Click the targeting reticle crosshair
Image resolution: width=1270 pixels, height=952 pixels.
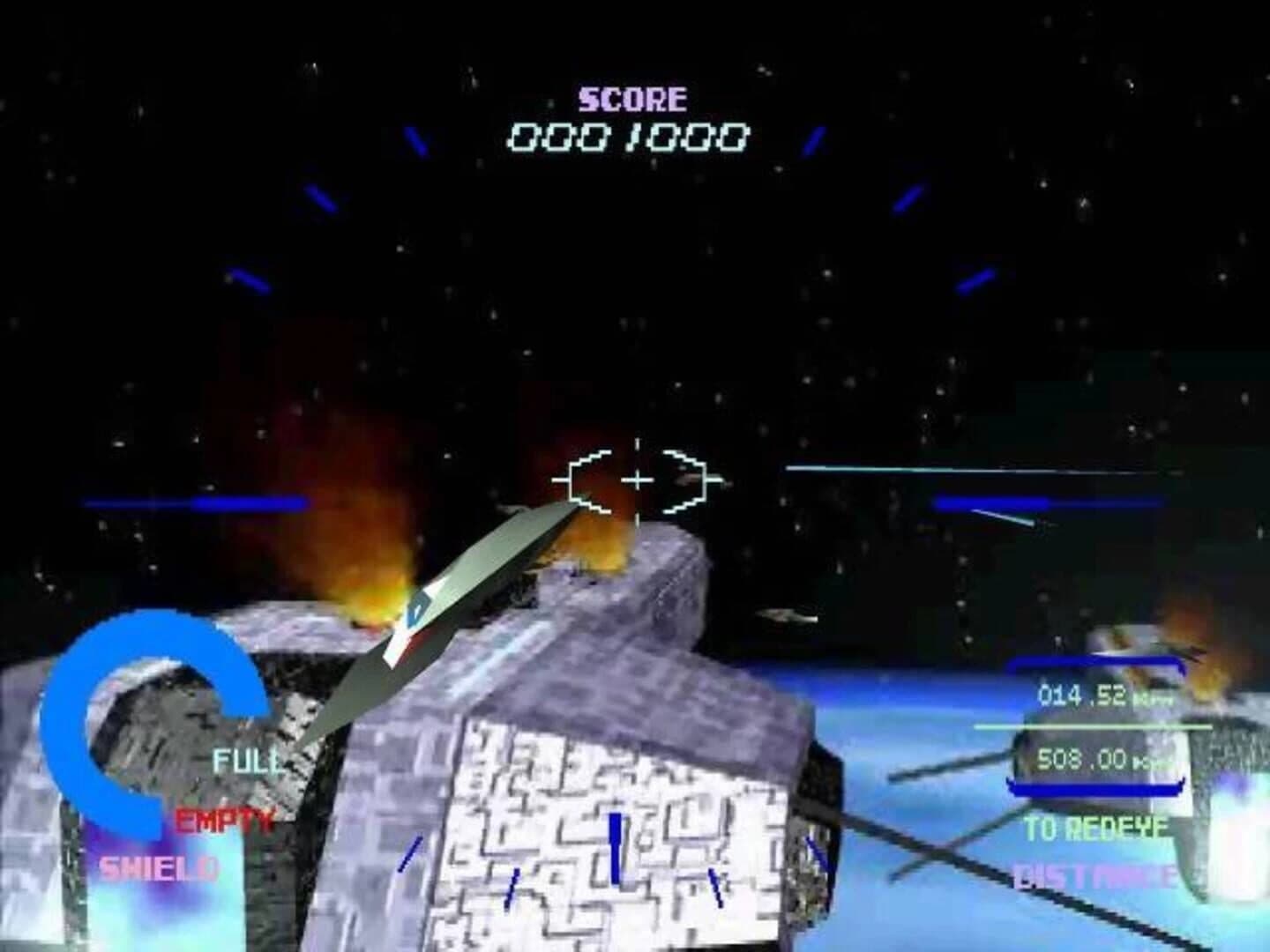637,480
